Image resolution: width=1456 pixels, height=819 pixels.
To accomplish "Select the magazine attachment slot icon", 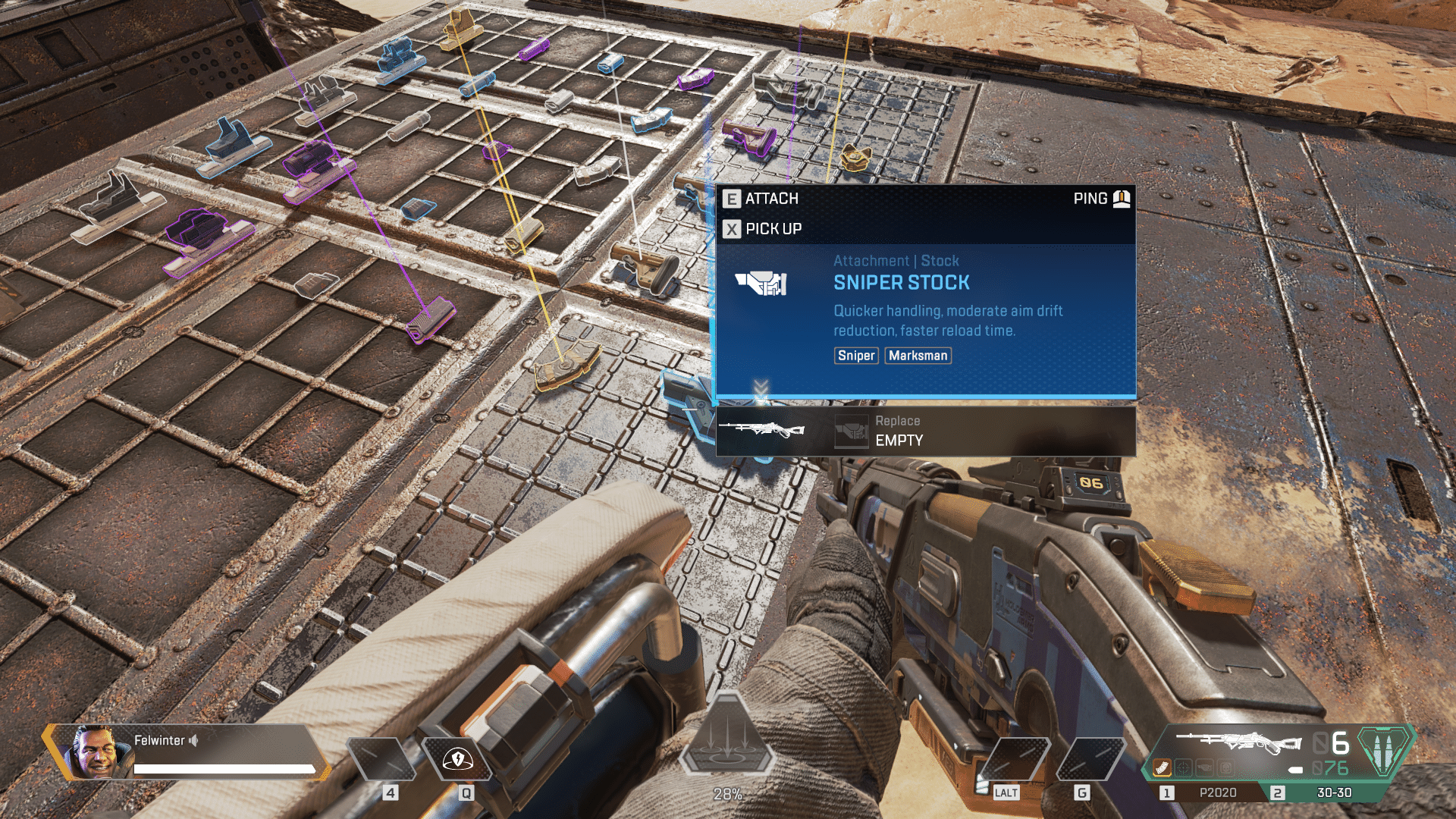I will [x=1162, y=767].
